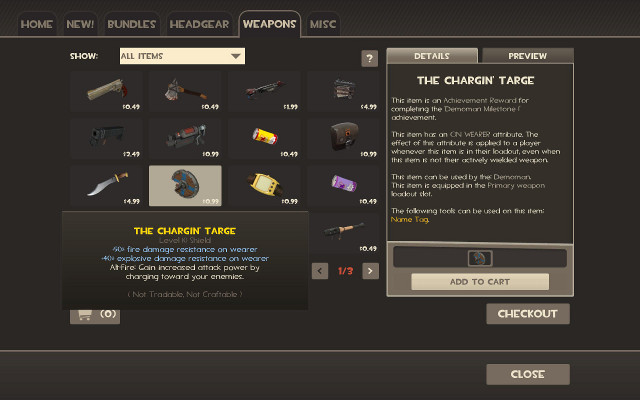Click the question mark help button

[369, 59]
